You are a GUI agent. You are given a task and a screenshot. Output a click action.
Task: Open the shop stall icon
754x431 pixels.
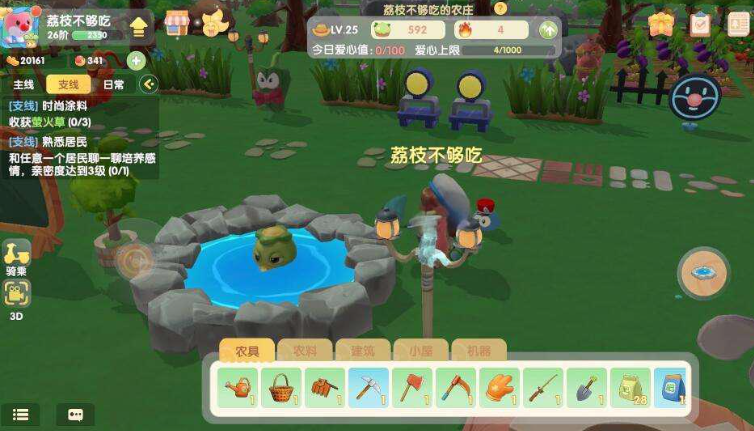[x=177, y=23]
